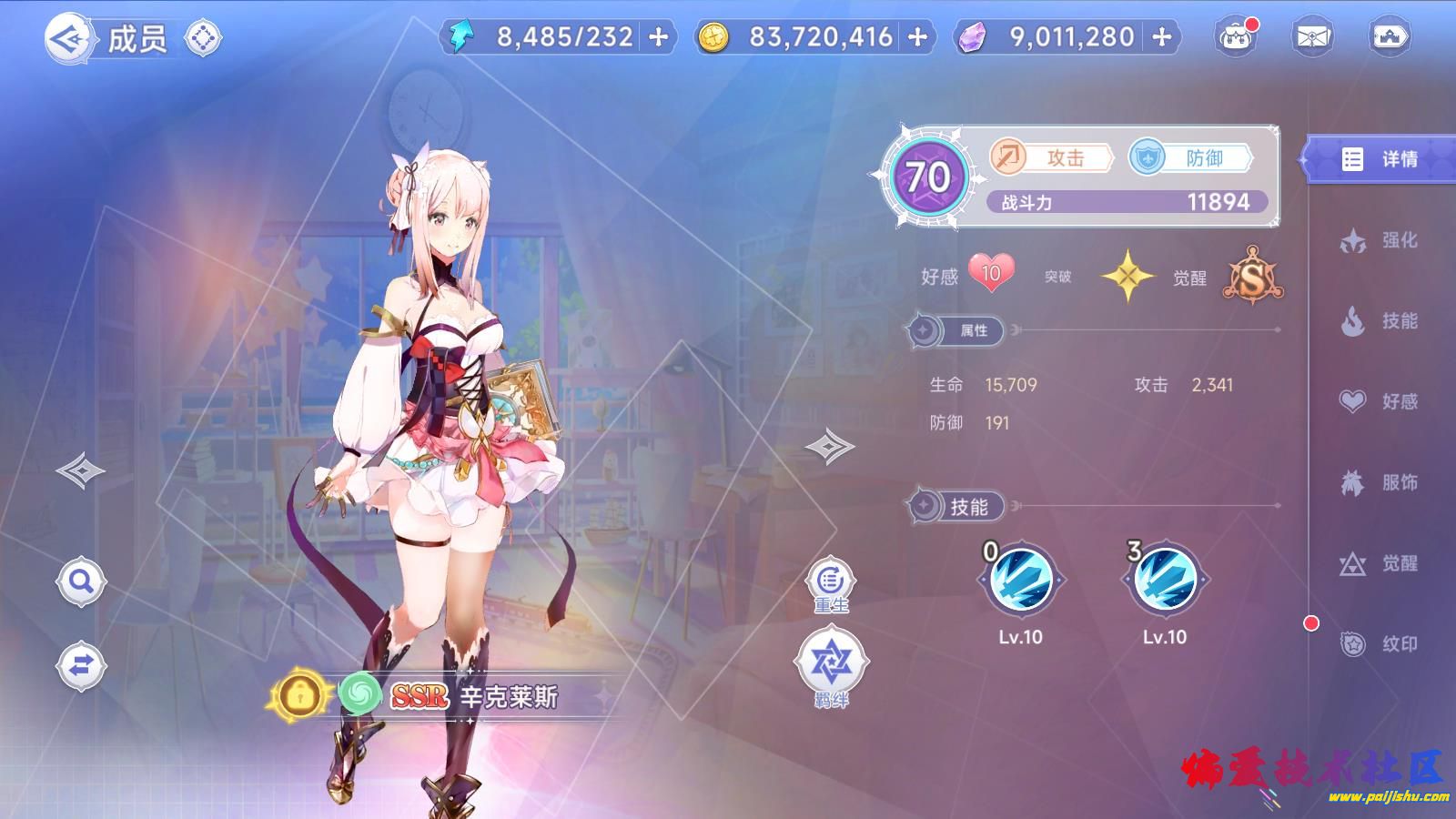Toggle the character lock icon

click(x=298, y=696)
